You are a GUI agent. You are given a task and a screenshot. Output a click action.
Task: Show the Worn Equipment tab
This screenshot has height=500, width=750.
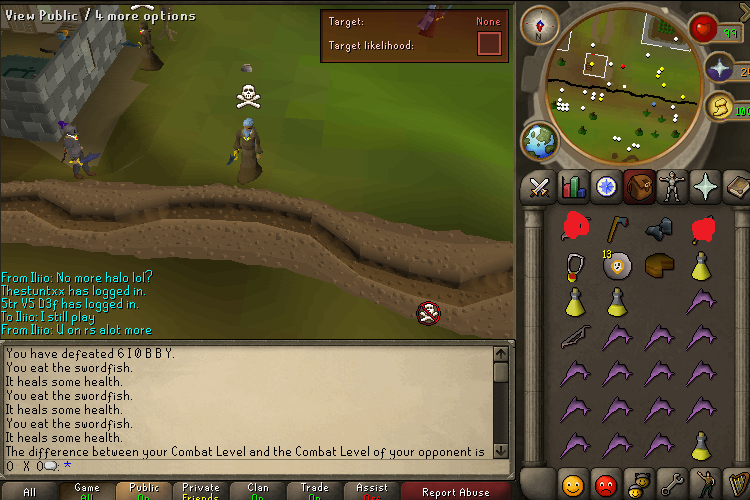(x=671, y=187)
